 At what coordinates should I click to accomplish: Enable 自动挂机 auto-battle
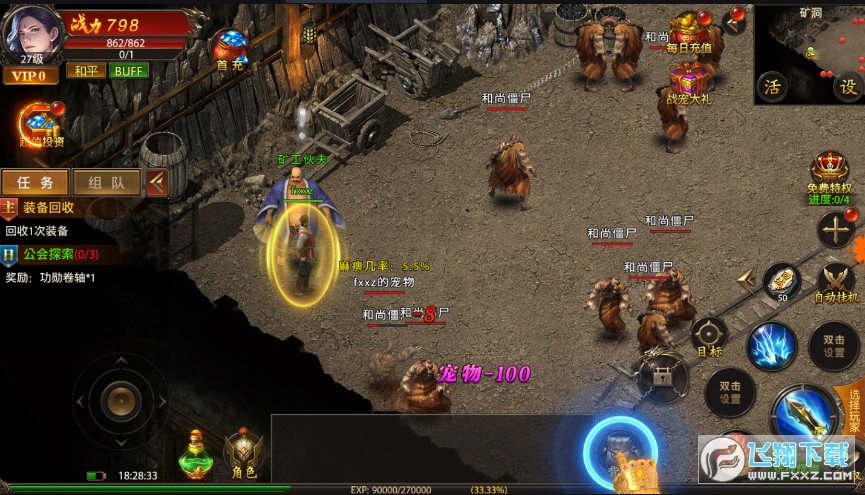[837, 284]
